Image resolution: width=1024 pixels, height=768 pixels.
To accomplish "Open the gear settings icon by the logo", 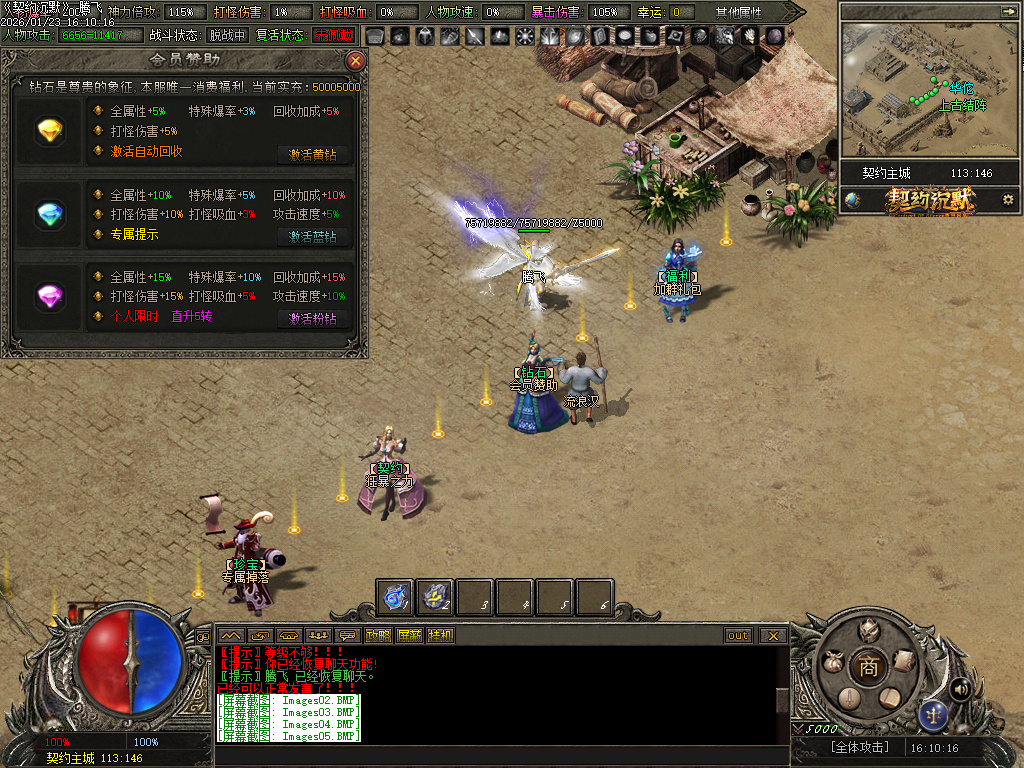I will 1007,200.
